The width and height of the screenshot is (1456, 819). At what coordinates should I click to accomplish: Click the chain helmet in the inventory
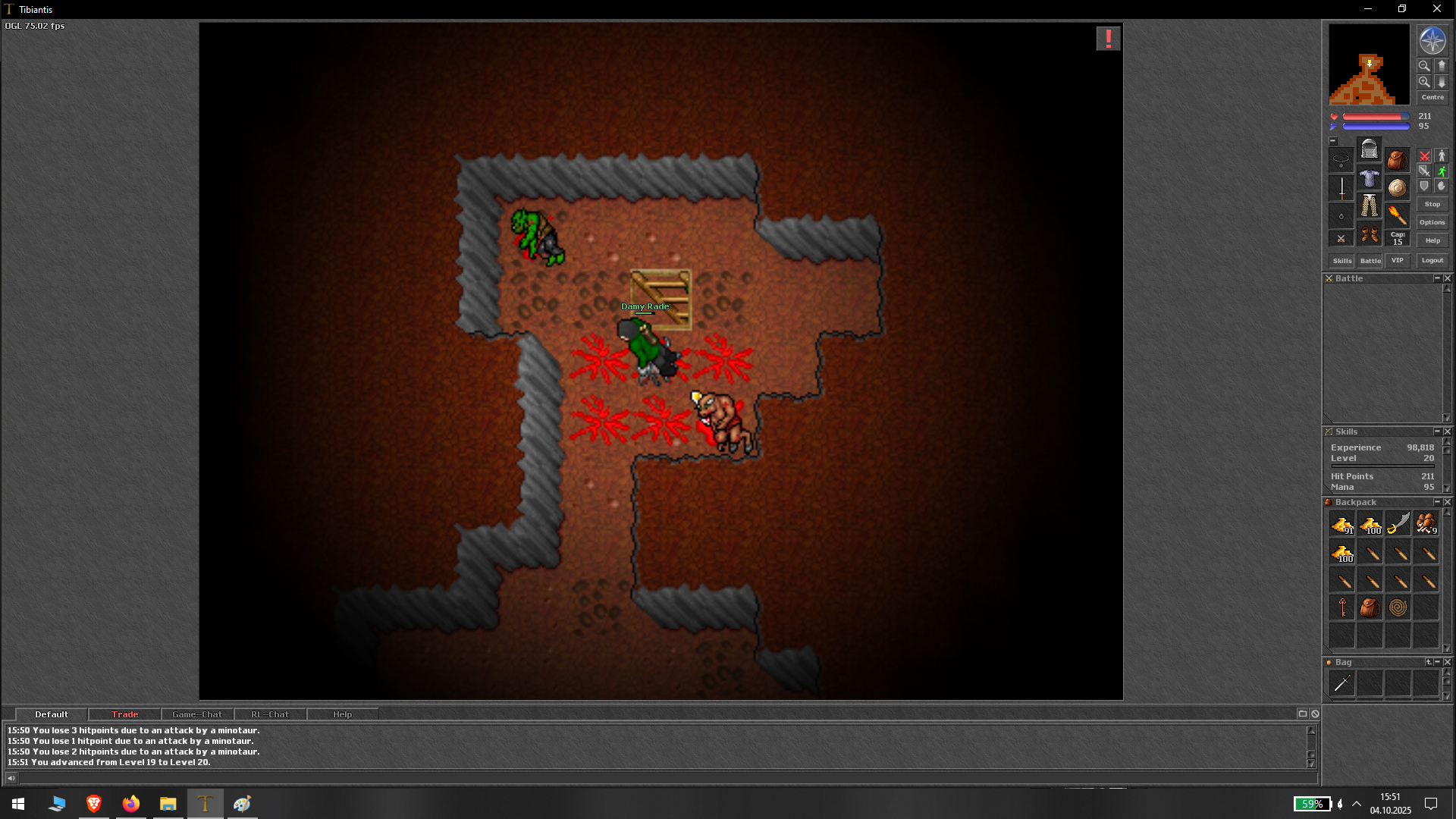click(1370, 149)
